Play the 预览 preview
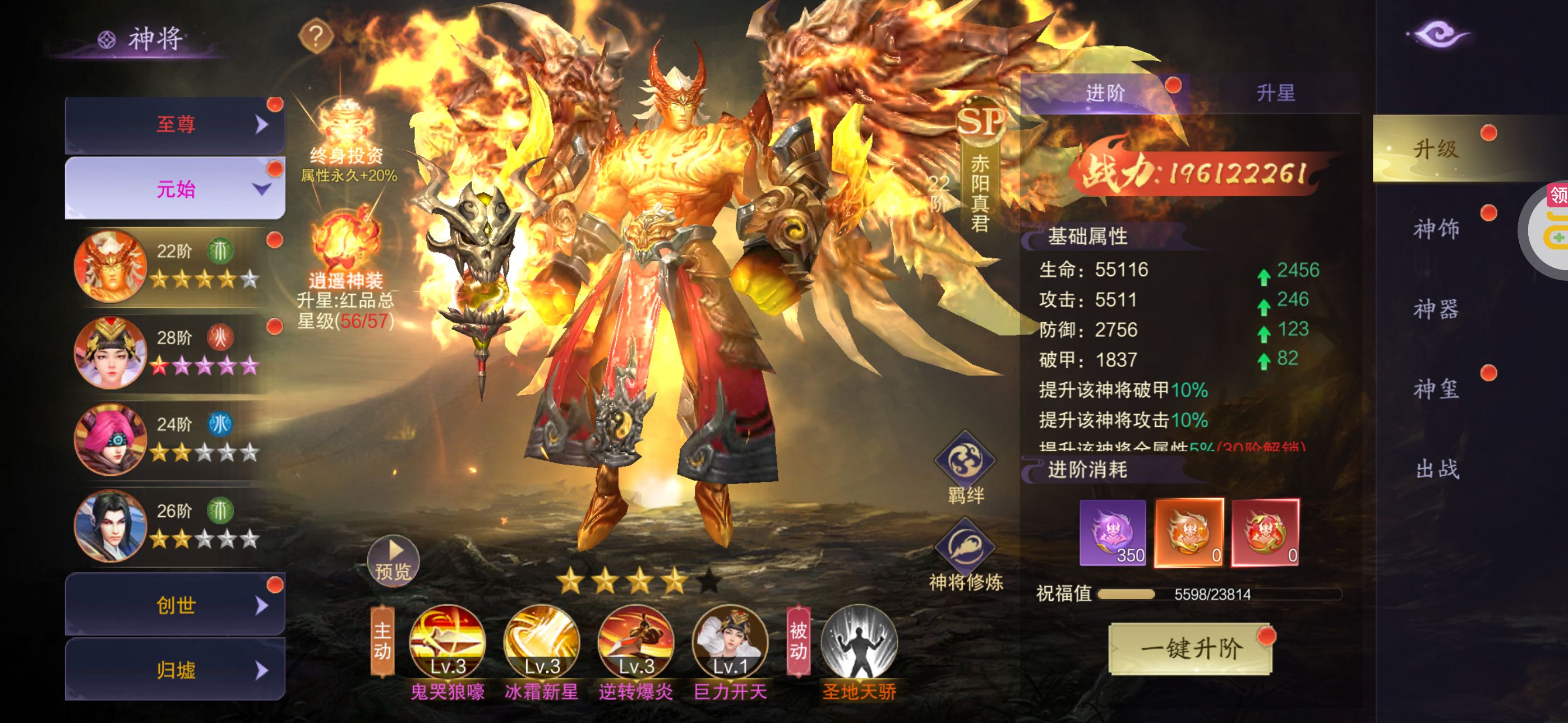The height and width of the screenshot is (723, 1568). [393, 560]
